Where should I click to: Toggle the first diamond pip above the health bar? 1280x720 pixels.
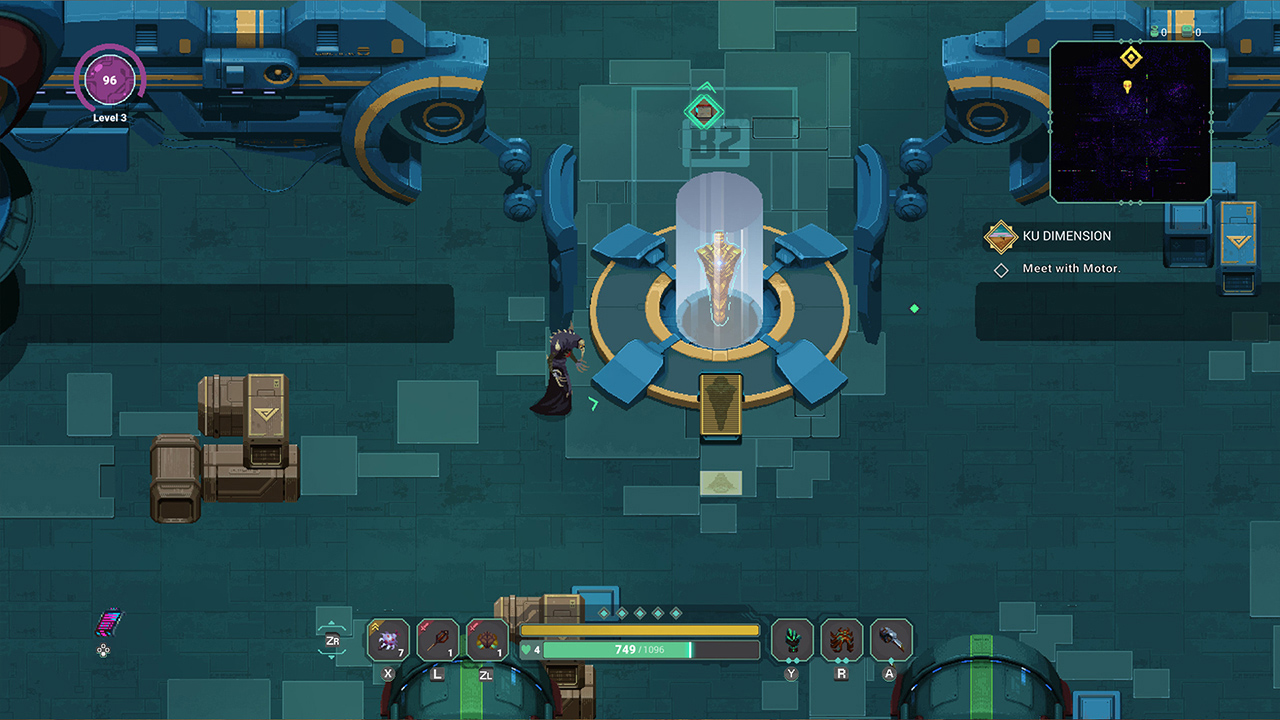point(603,613)
